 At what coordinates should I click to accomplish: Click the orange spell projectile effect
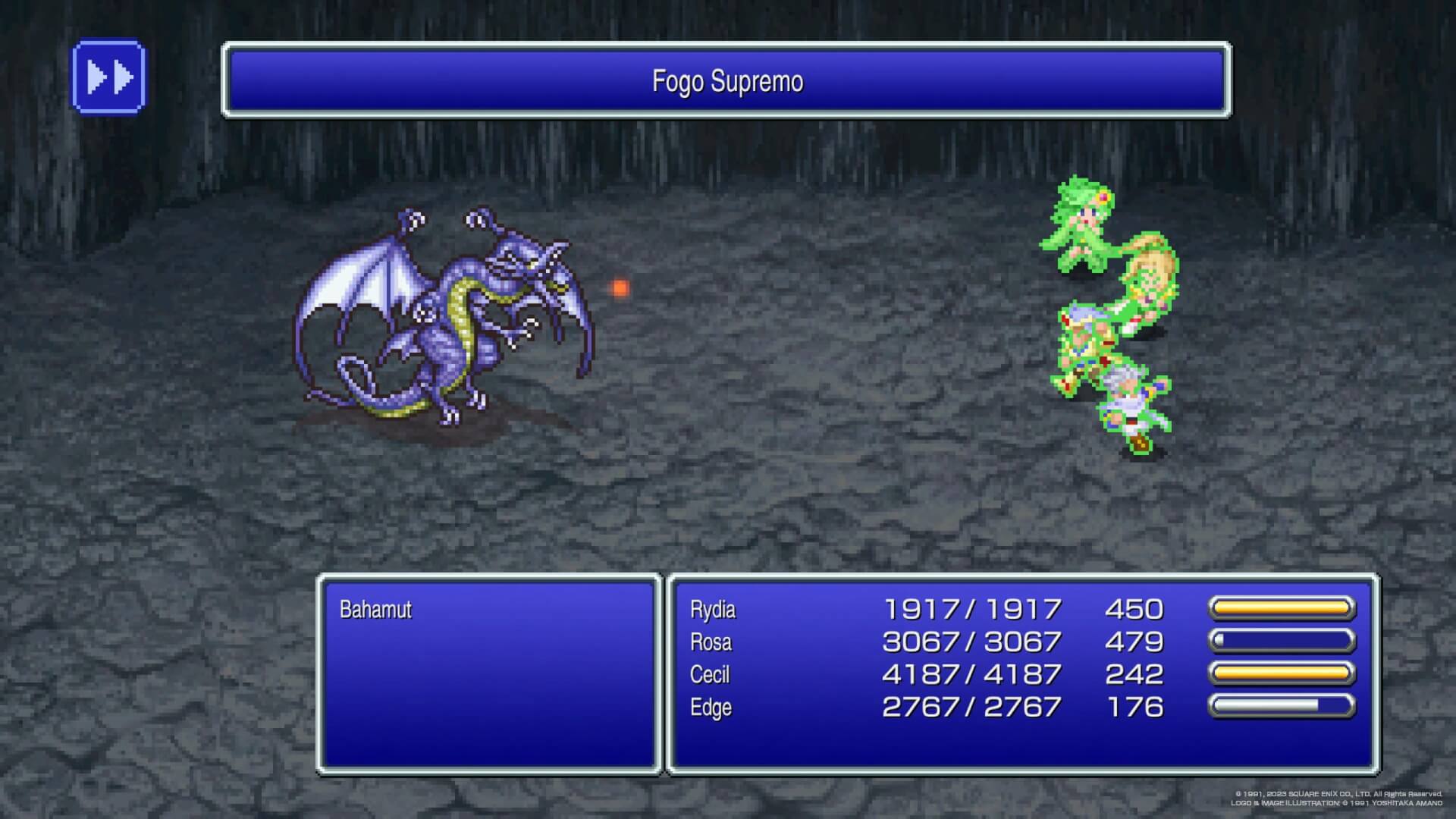620,287
